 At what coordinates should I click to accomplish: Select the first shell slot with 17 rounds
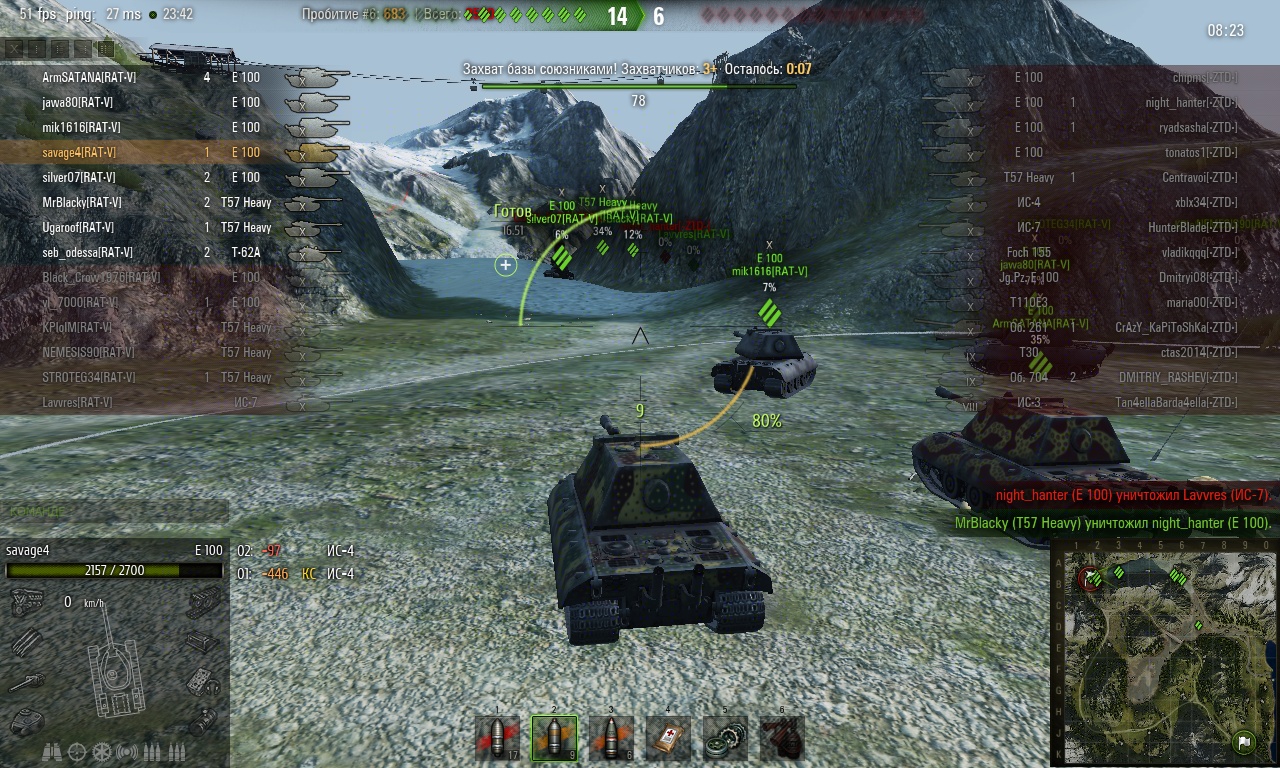pos(497,738)
